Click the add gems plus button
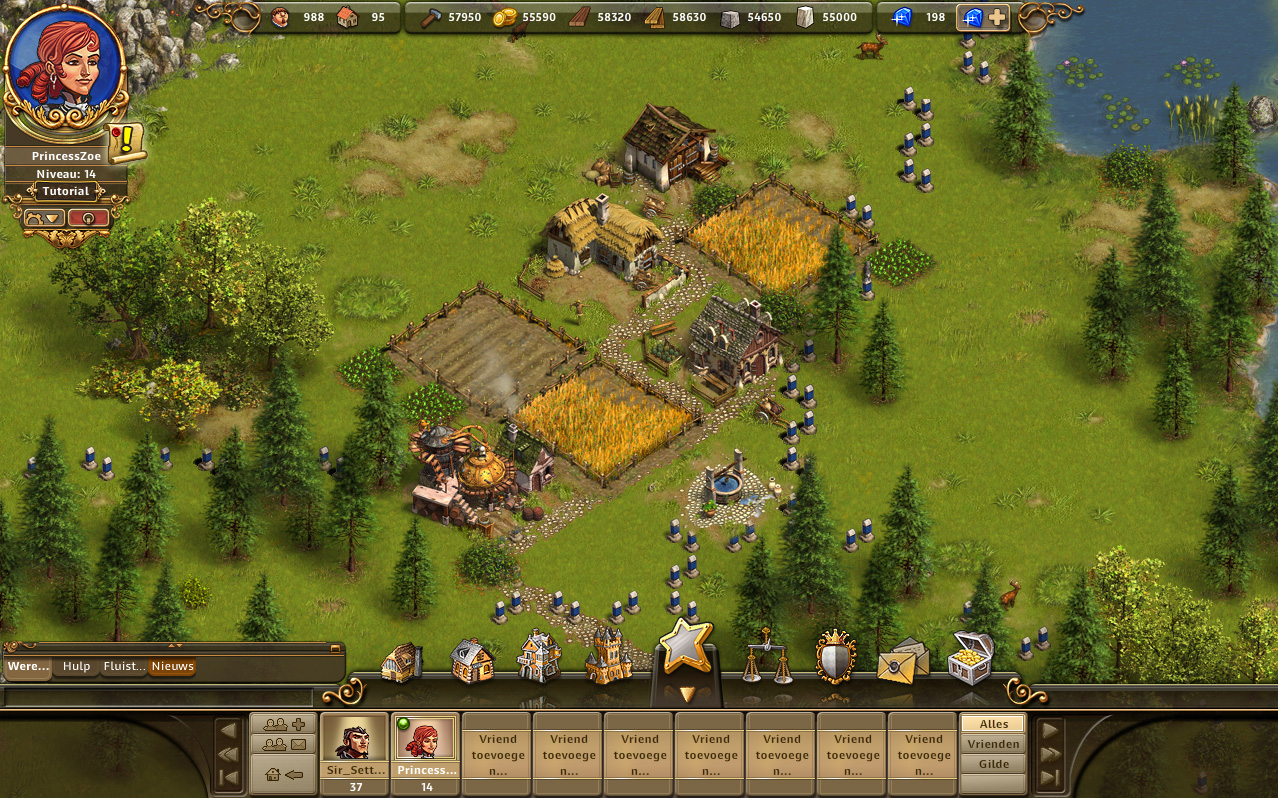 997,18
